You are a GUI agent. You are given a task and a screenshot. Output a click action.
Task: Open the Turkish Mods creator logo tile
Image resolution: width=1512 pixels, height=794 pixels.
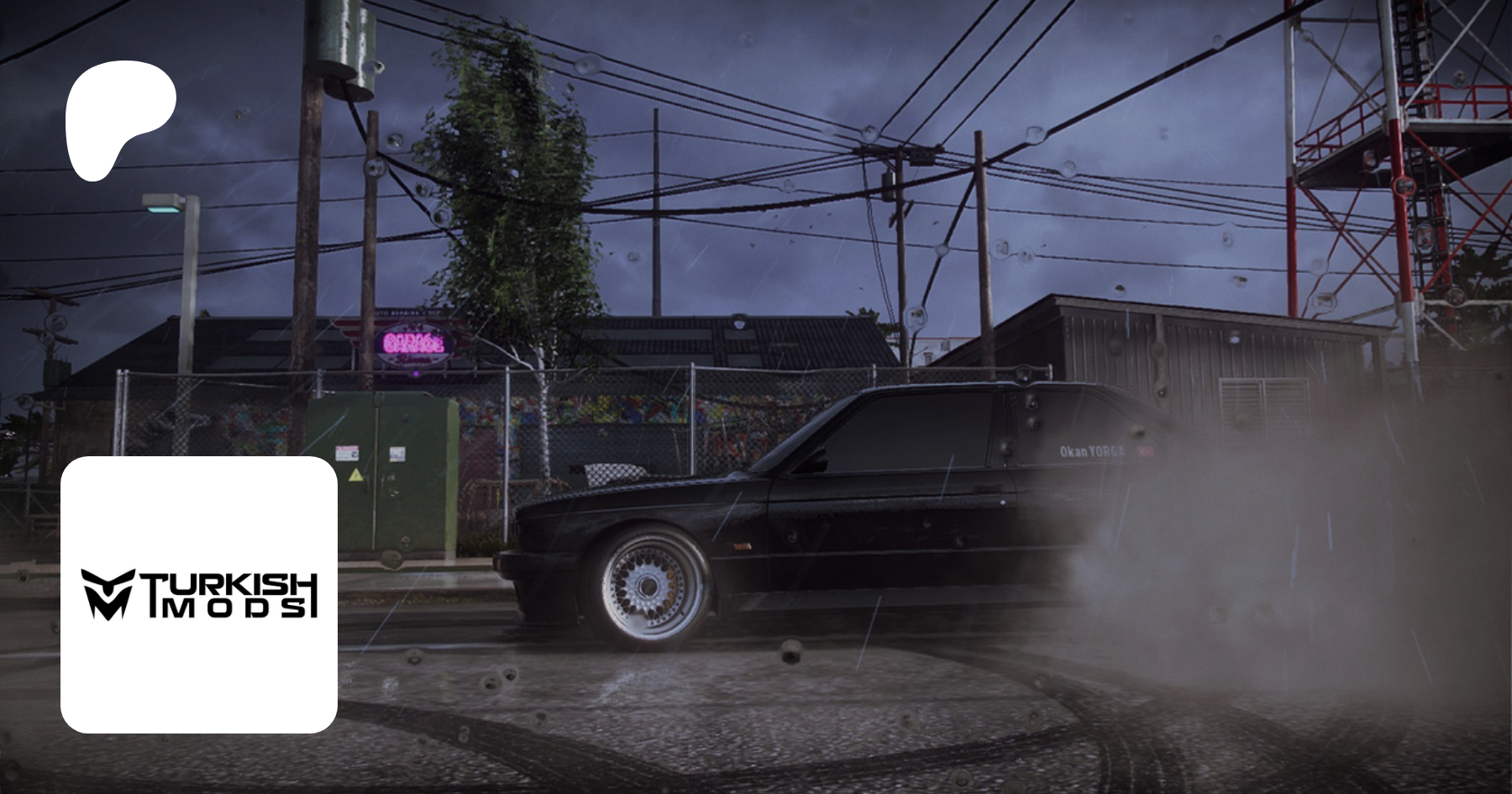pos(199,594)
